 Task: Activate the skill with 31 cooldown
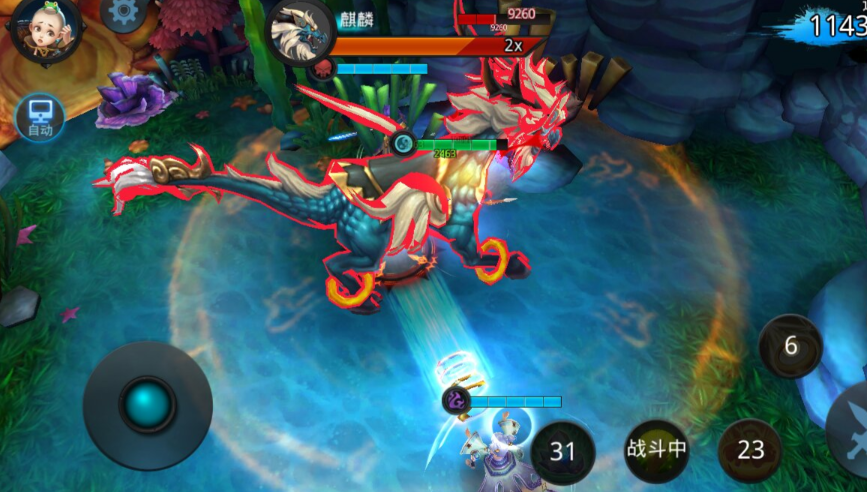563,451
